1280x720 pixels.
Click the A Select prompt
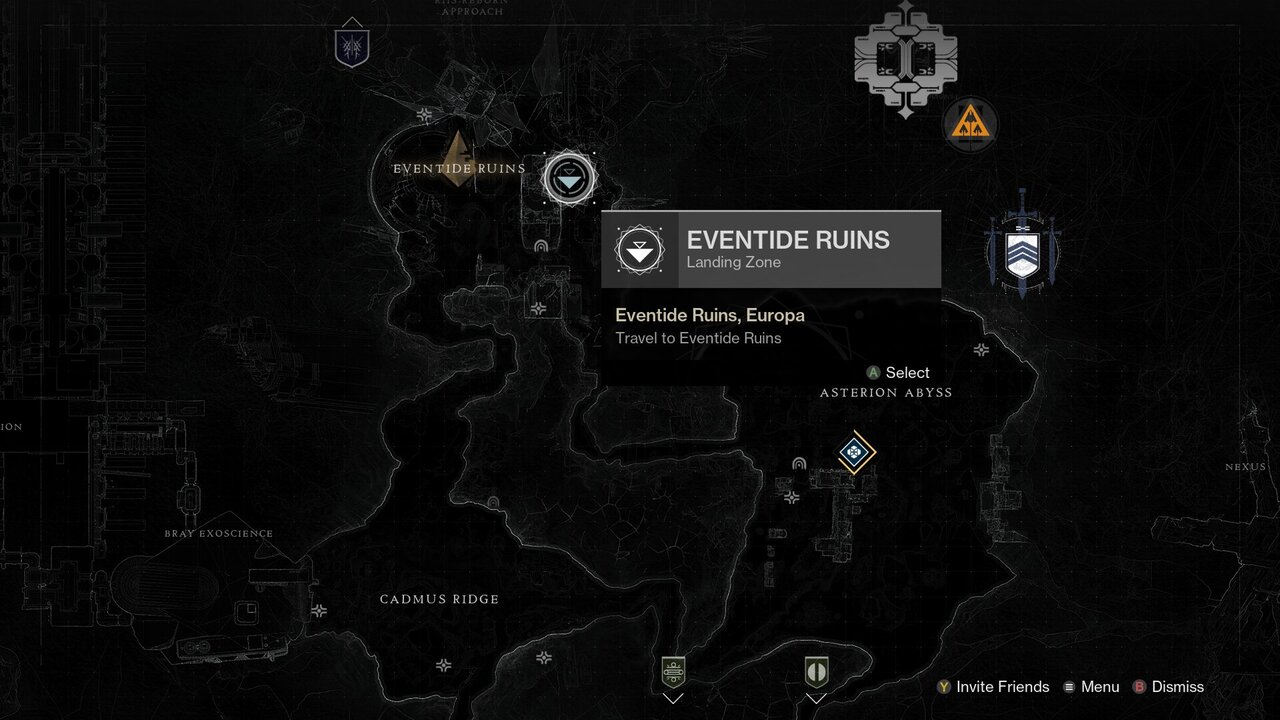coord(899,372)
